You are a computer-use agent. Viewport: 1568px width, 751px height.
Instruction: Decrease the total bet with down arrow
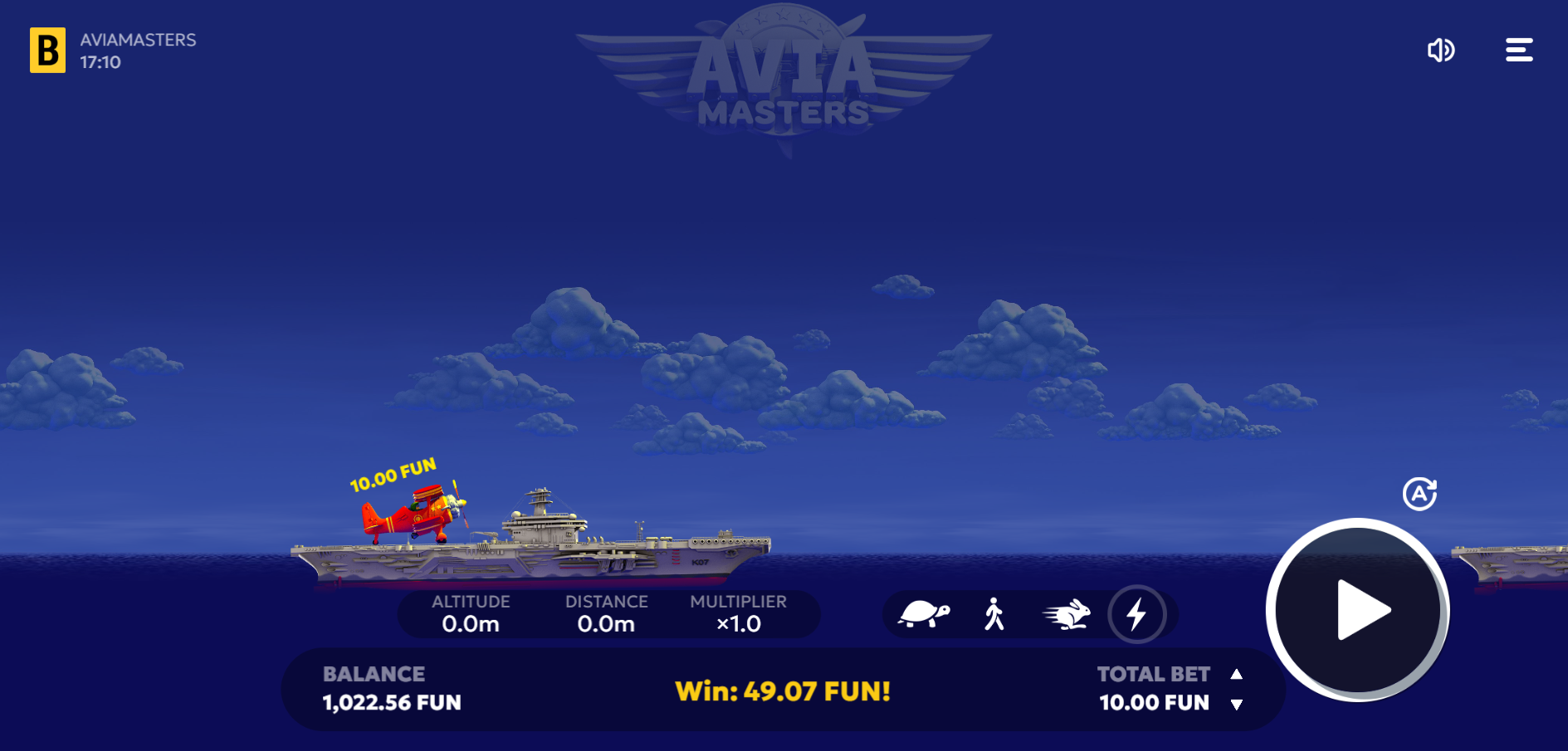click(1236, 705)
